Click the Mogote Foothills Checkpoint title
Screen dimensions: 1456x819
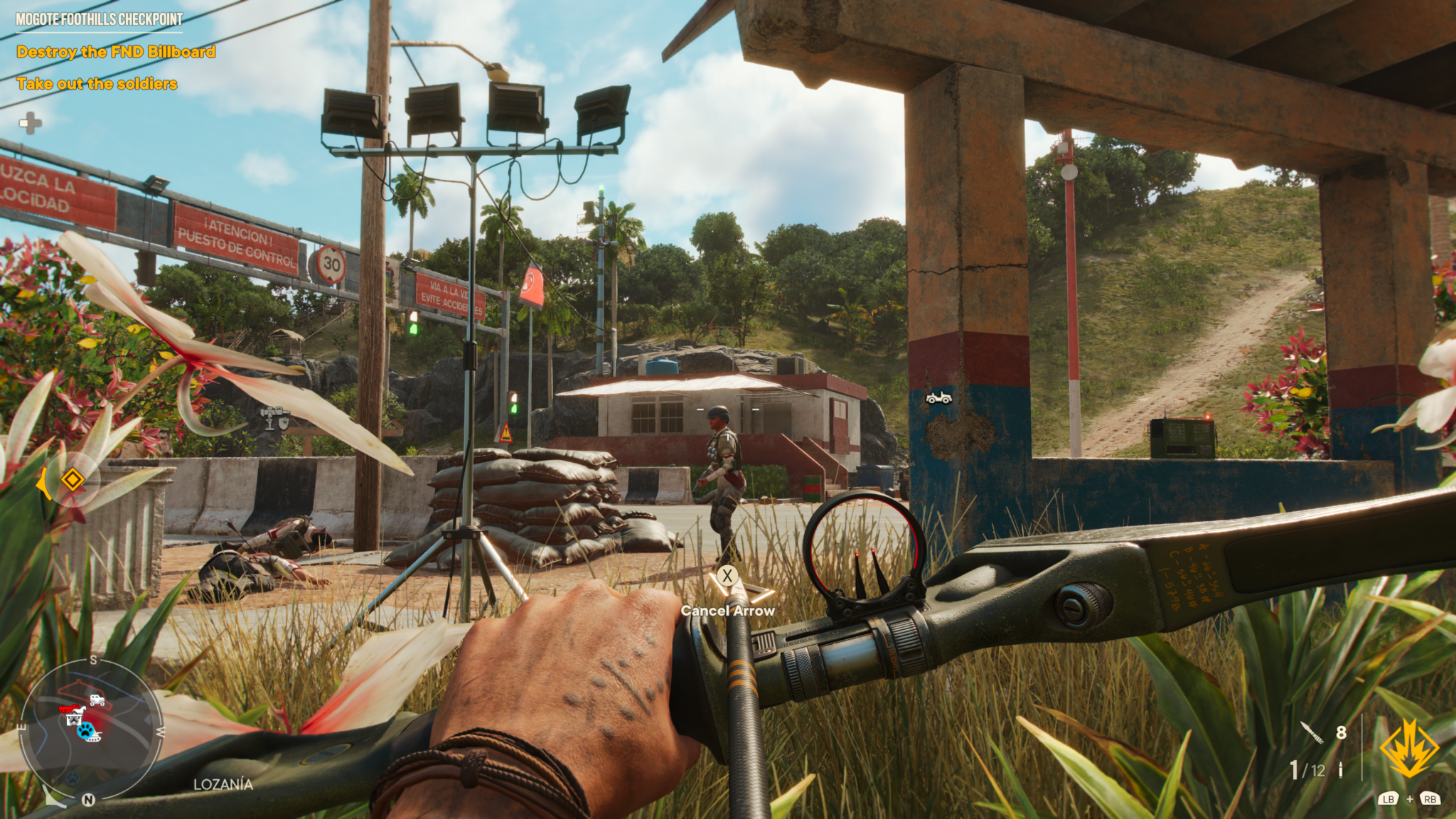pyautogui.click(x=100, y=19)
